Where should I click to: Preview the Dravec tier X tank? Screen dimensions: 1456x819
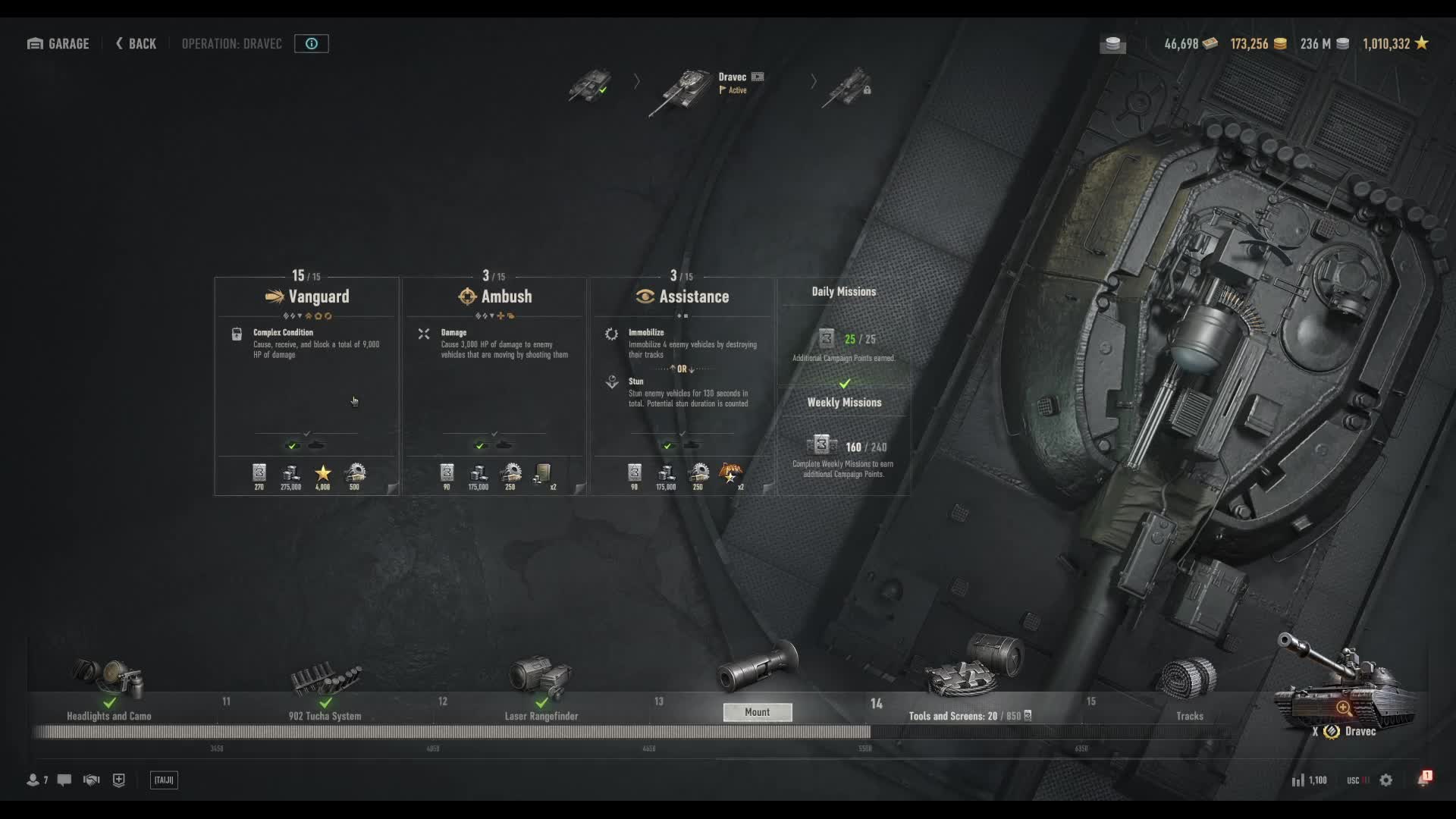coord(1343,707)
